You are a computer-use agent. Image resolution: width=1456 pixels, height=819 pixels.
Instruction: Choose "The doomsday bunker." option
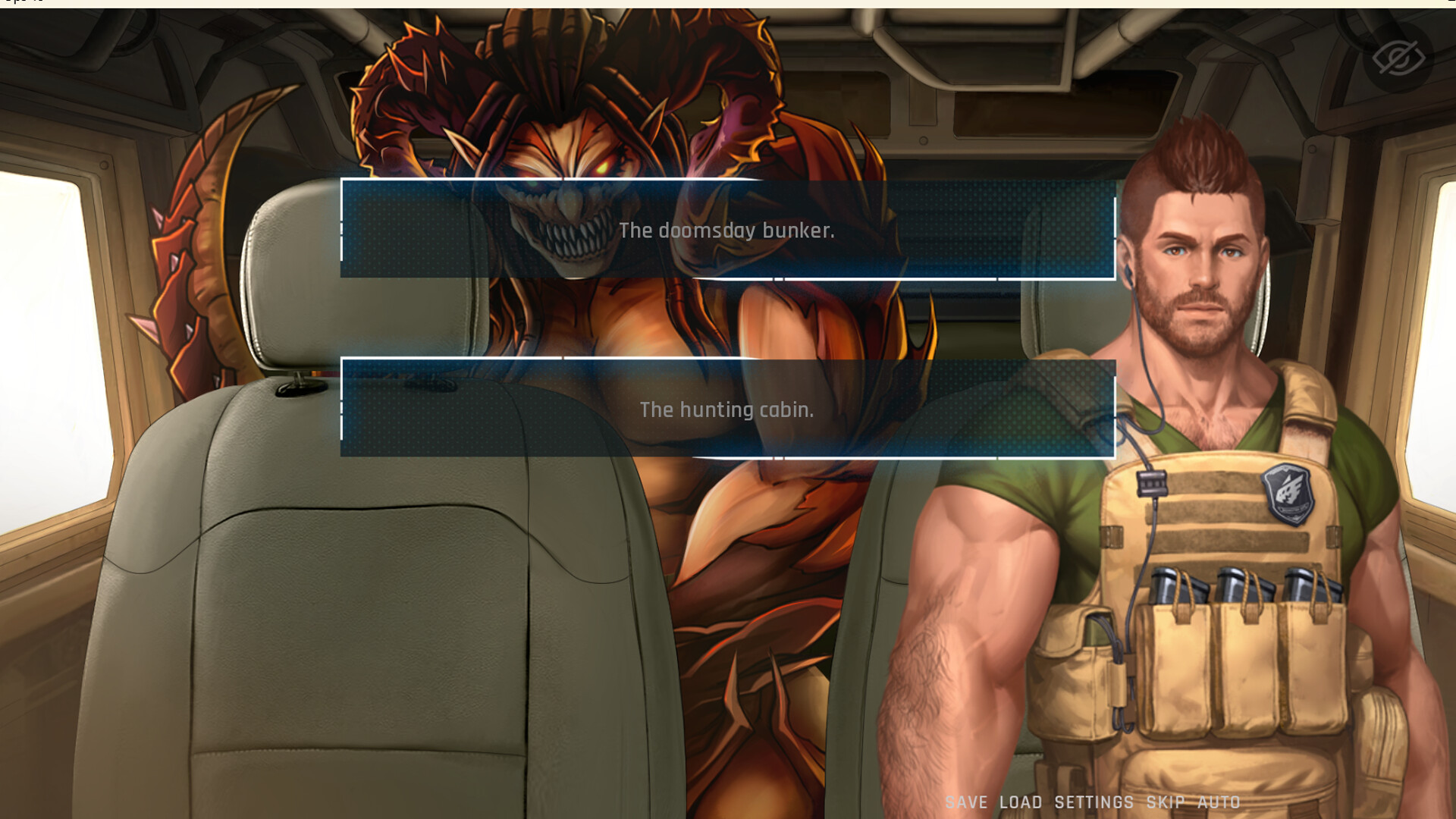coord(728,231)
